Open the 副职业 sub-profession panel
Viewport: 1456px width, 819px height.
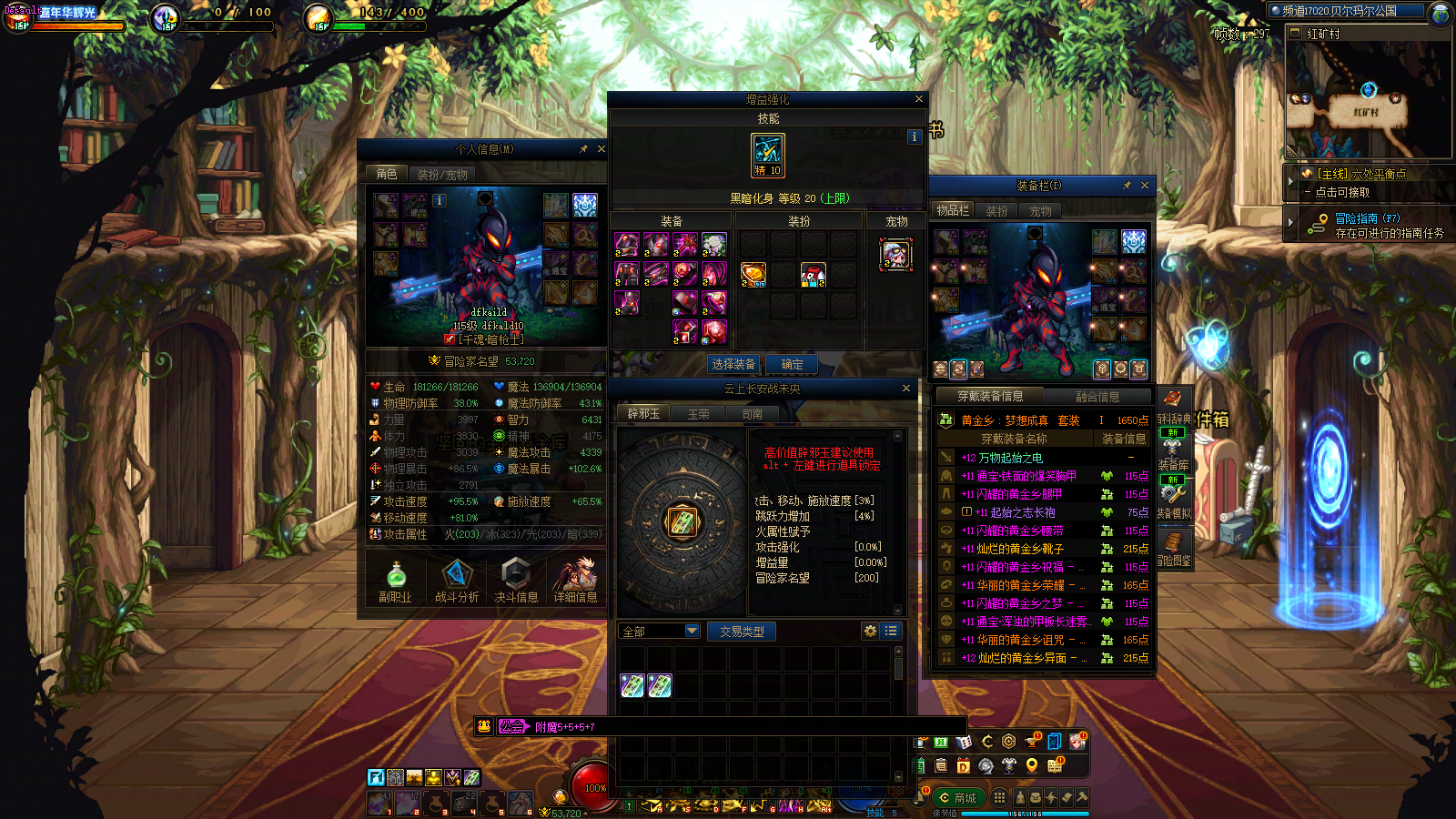point(396,581)
